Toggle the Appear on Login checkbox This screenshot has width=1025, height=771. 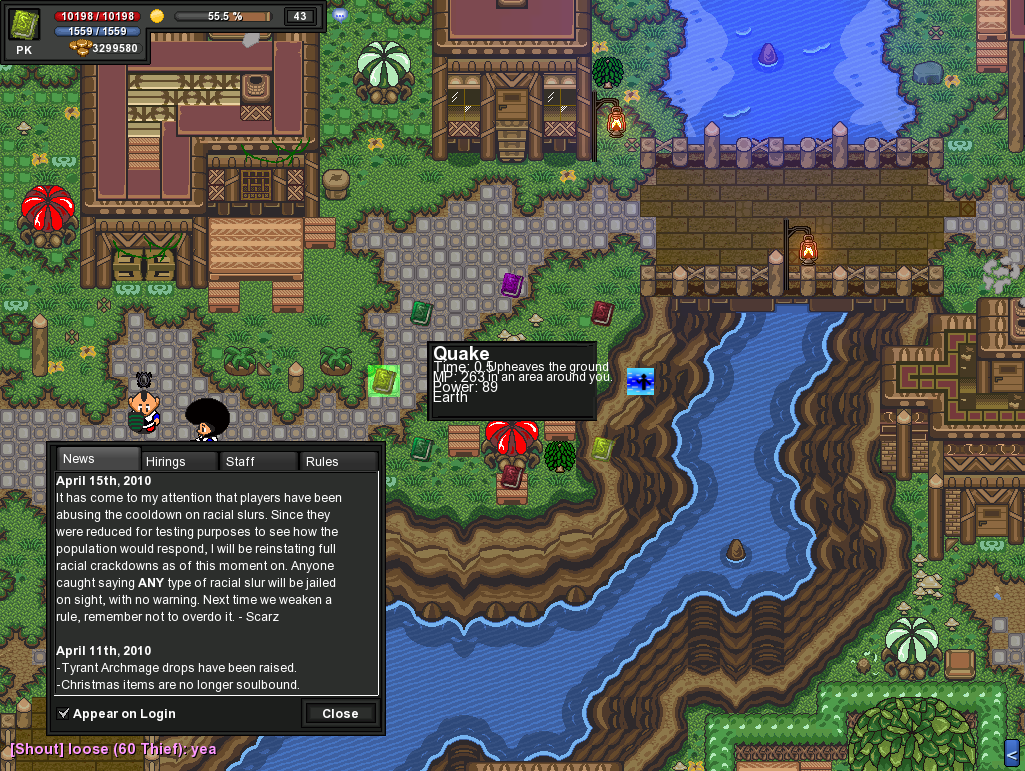(64, 713)
